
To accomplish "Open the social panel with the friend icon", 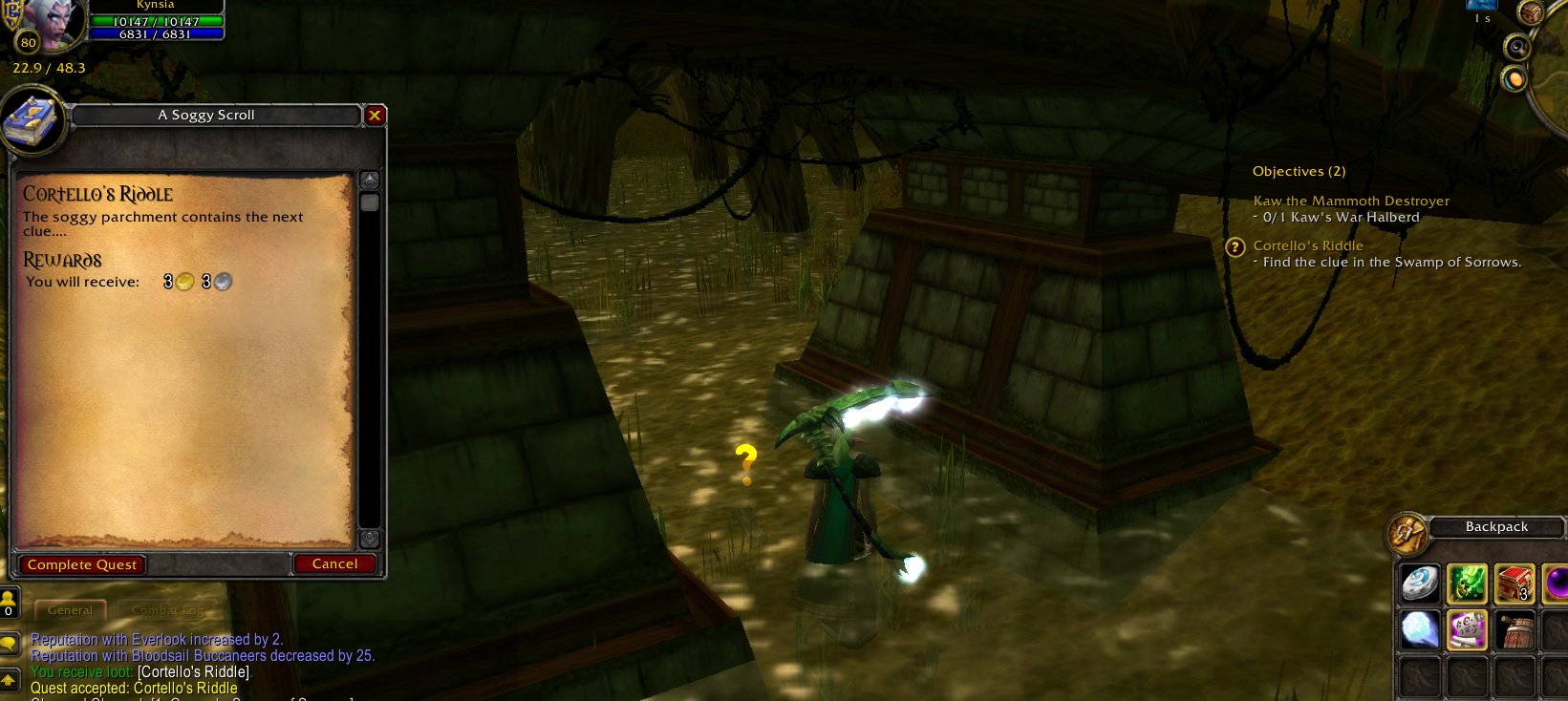I will point(10,602).
